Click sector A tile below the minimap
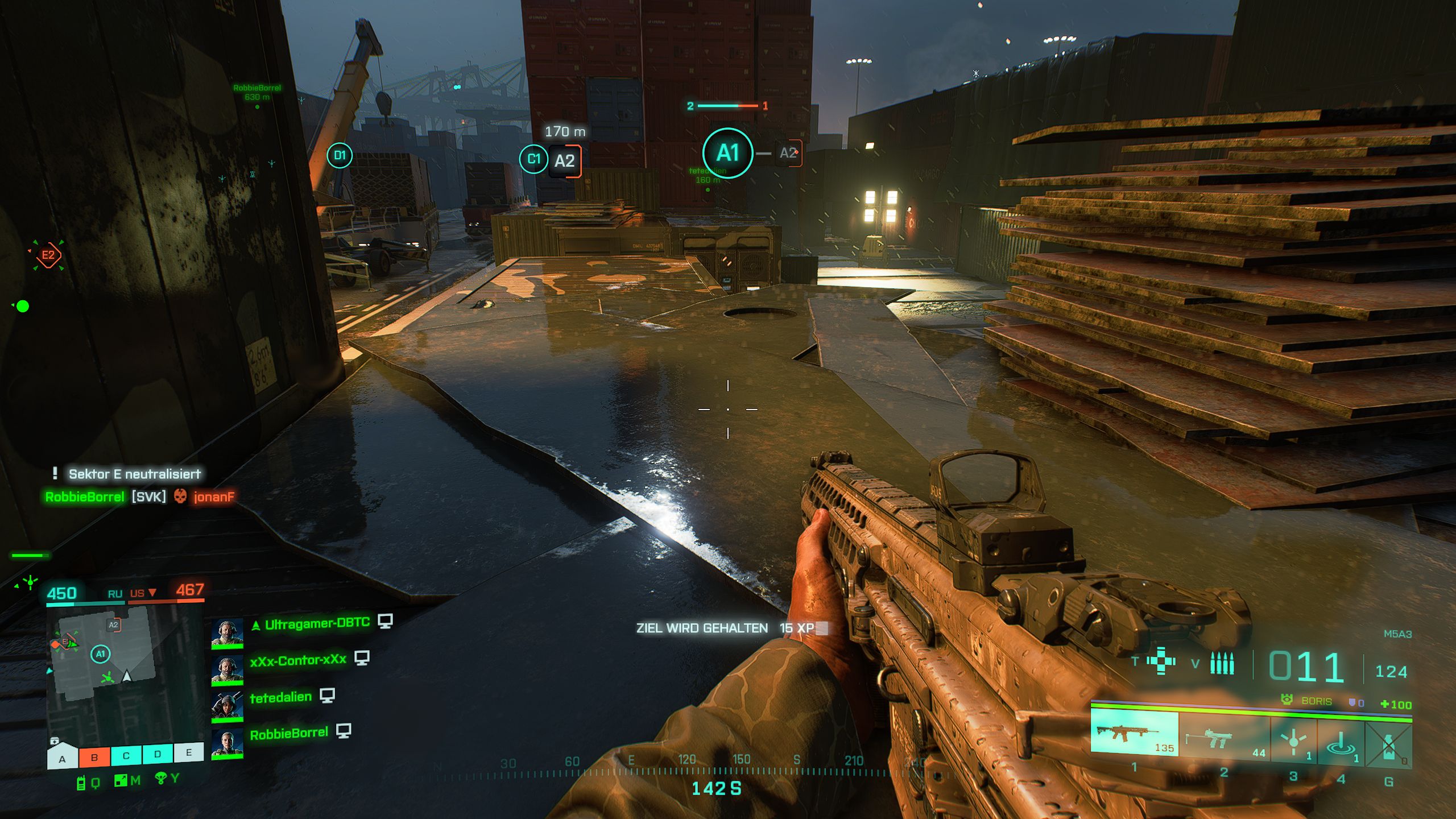The height and width of the screenshot is (819, 1456). click(x=63, y=758)
